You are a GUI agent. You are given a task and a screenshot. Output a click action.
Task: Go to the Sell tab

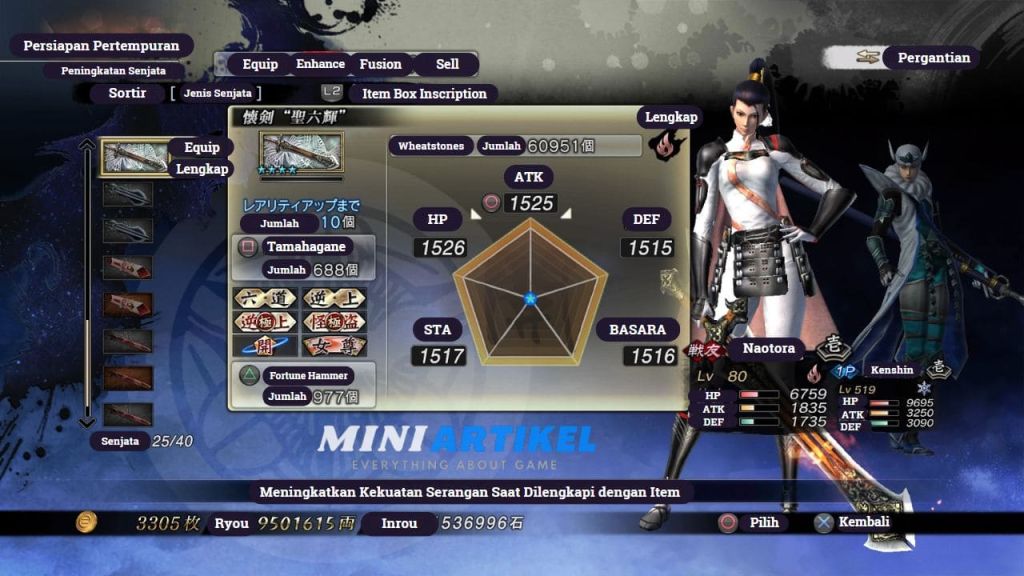(x=447, y=64)
